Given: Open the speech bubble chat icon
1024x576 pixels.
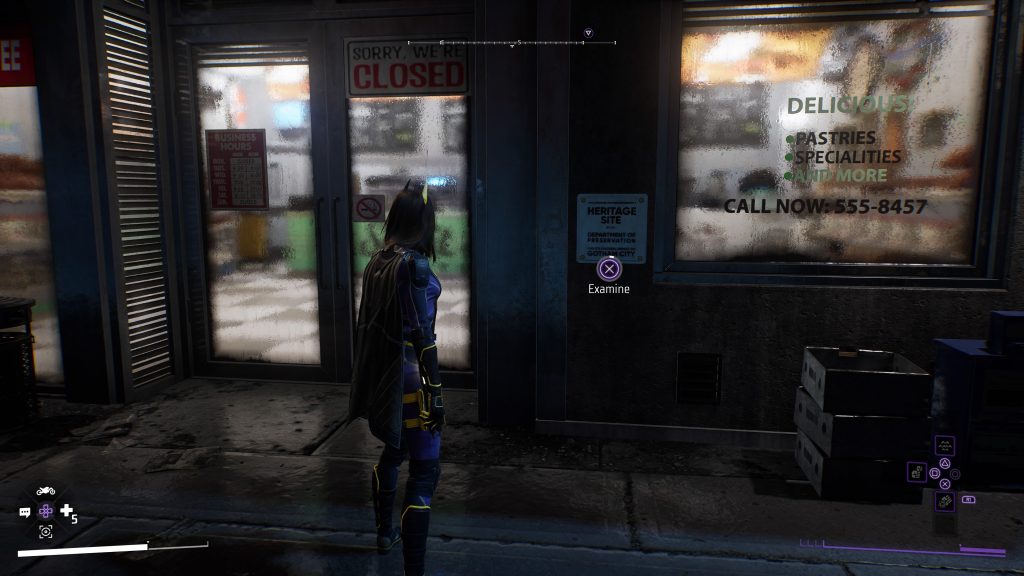Looking at the screenshot, I should [25, 512].
